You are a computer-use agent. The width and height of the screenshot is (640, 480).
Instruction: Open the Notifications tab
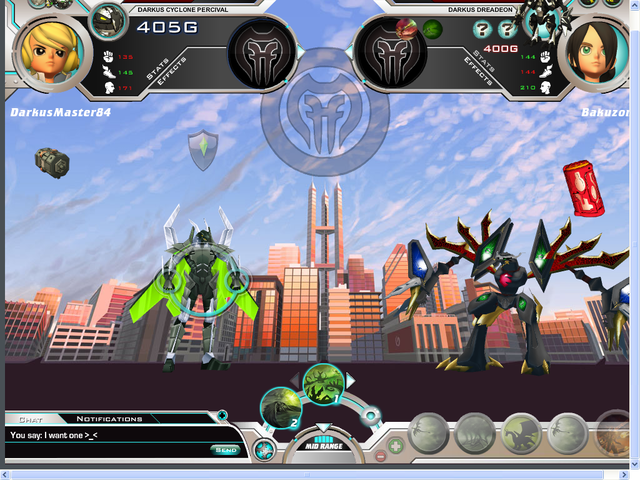coord(110,419)
